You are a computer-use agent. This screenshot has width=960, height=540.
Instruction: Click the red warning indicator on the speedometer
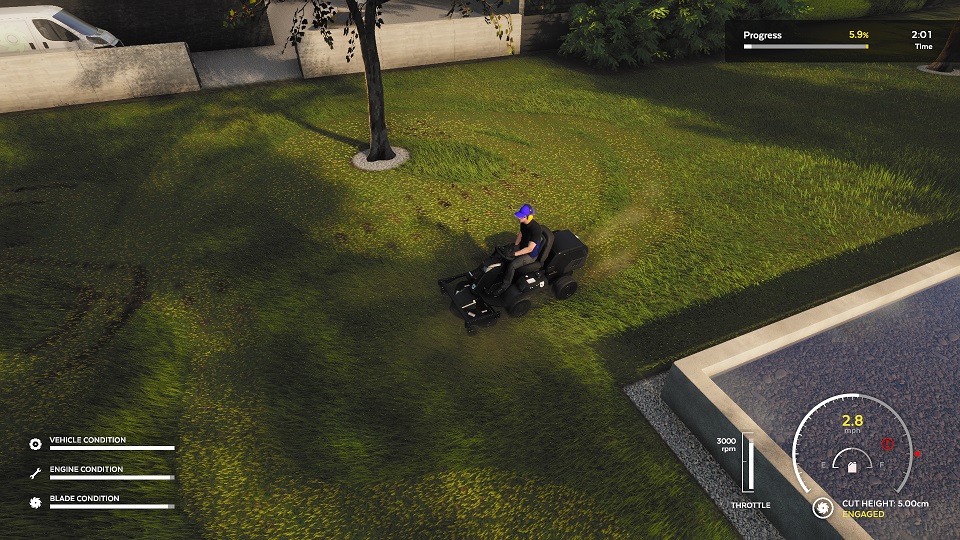(887, 444)
